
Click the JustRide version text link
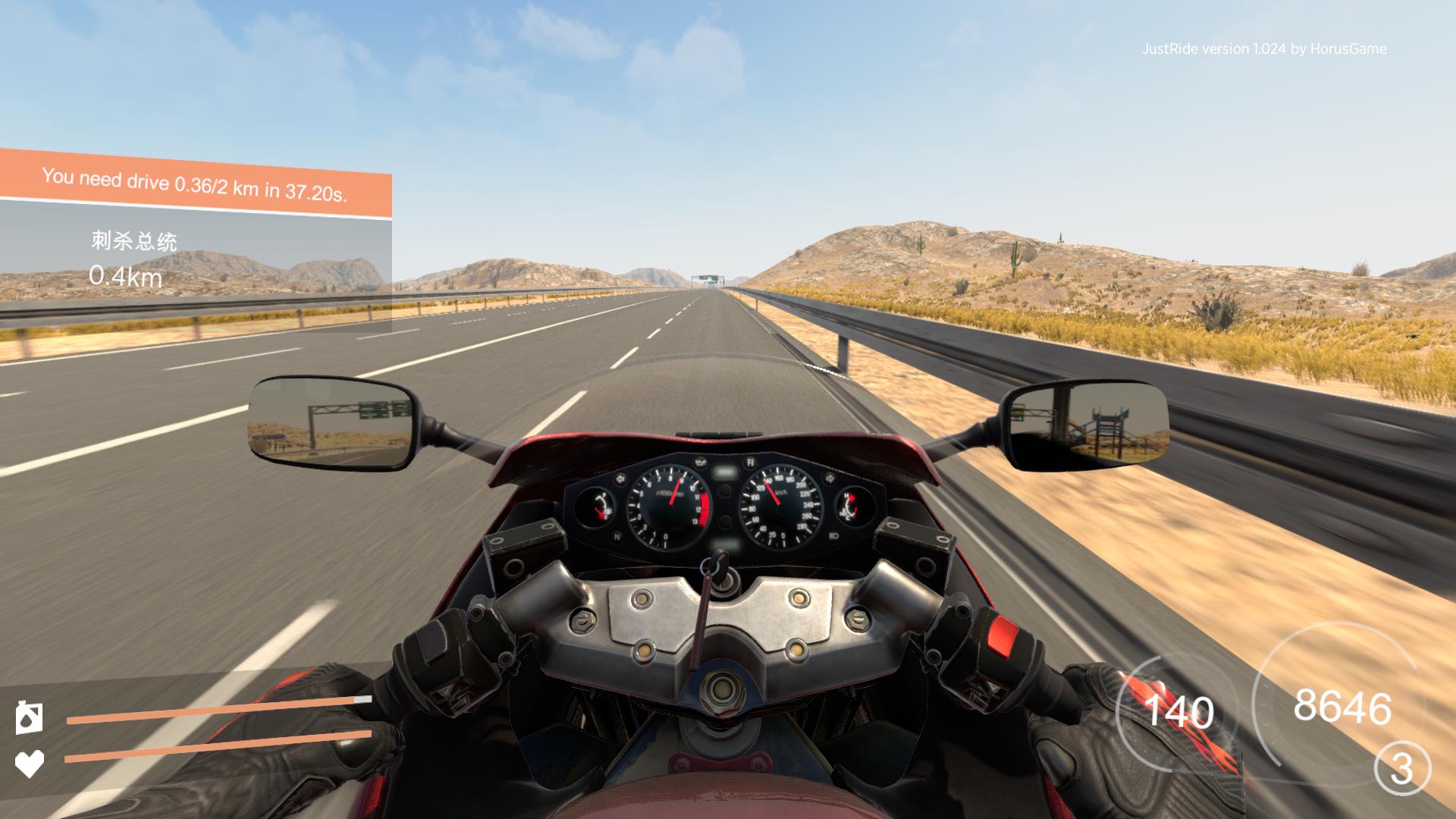tap(1265, 49)
